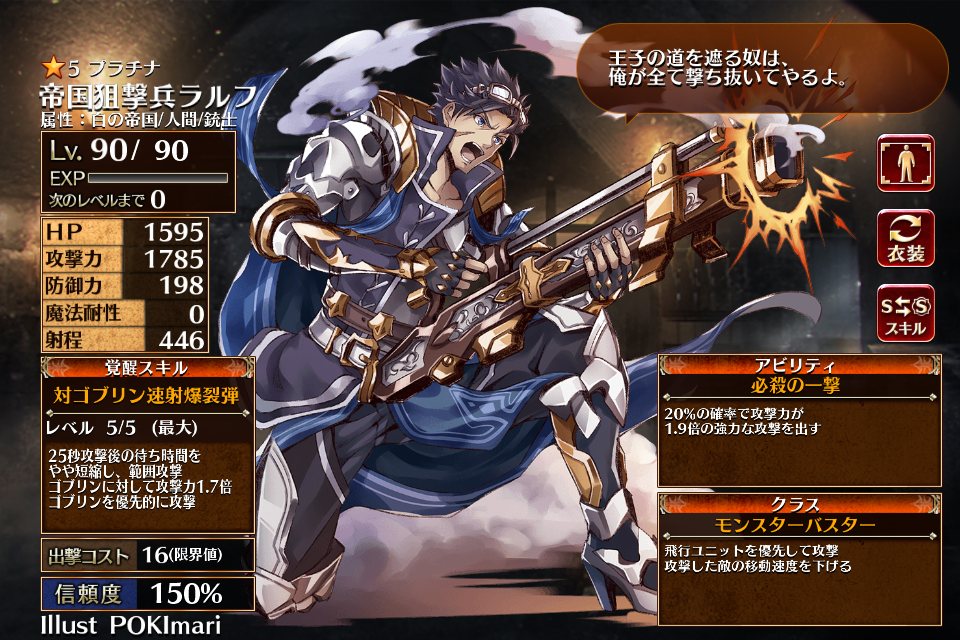This screenshot has width=960, height=640.
Task: Tap the アビリティ ability description panel
Action: (801, 419)
